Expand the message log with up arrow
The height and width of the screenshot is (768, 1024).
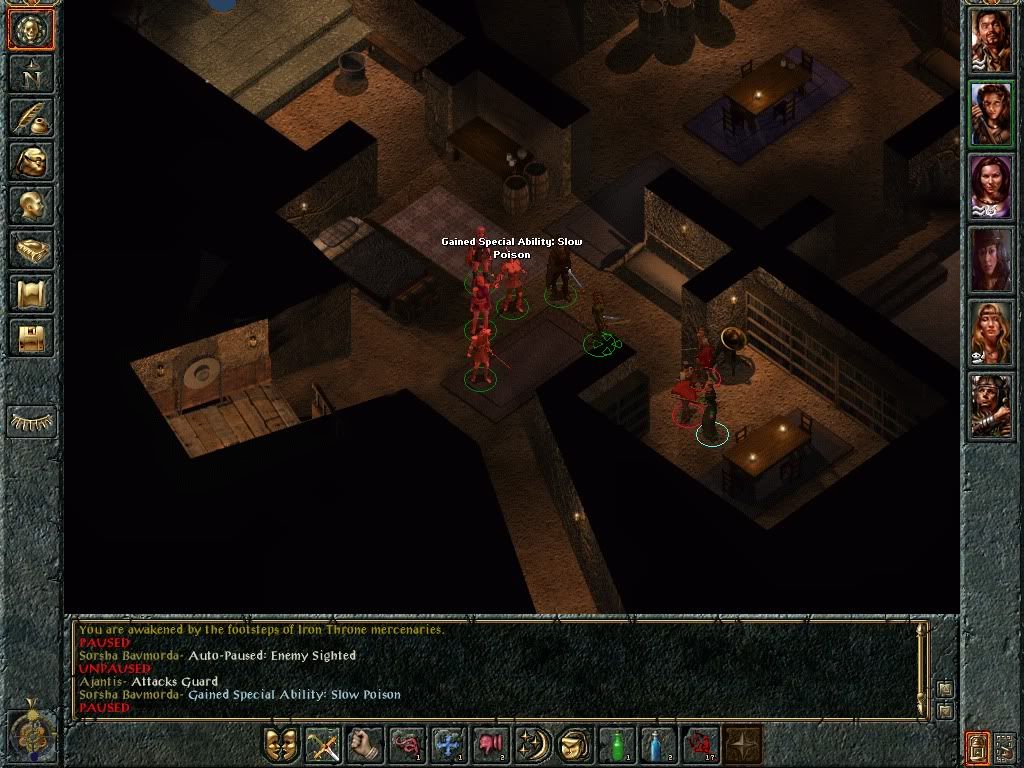(944, 688)
